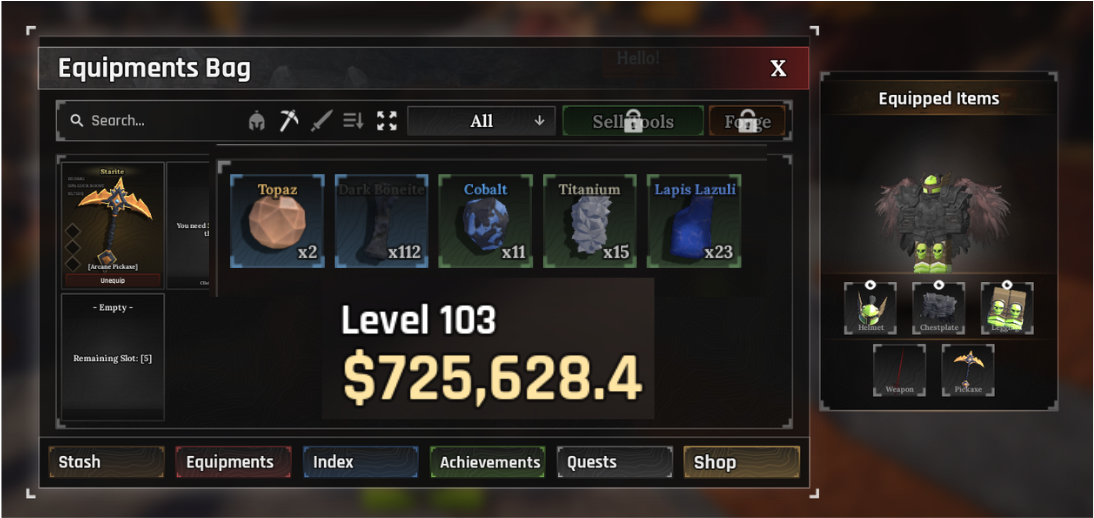Image resolution: width=1094 pixels, height=518 pixels.
Task: Unequip the Starite Arcane Pickaxe
Action: pyautogui.click(x=113, y=280)
